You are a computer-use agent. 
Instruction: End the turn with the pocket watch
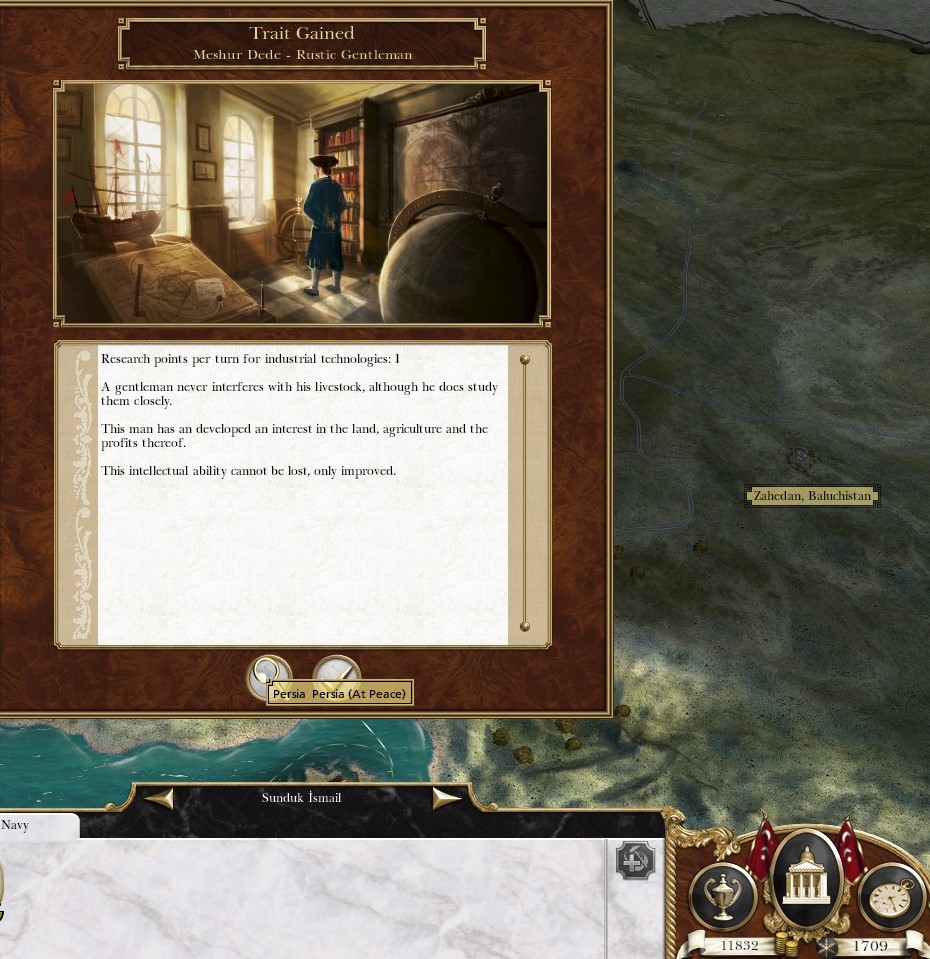click(x=891, y=896)
